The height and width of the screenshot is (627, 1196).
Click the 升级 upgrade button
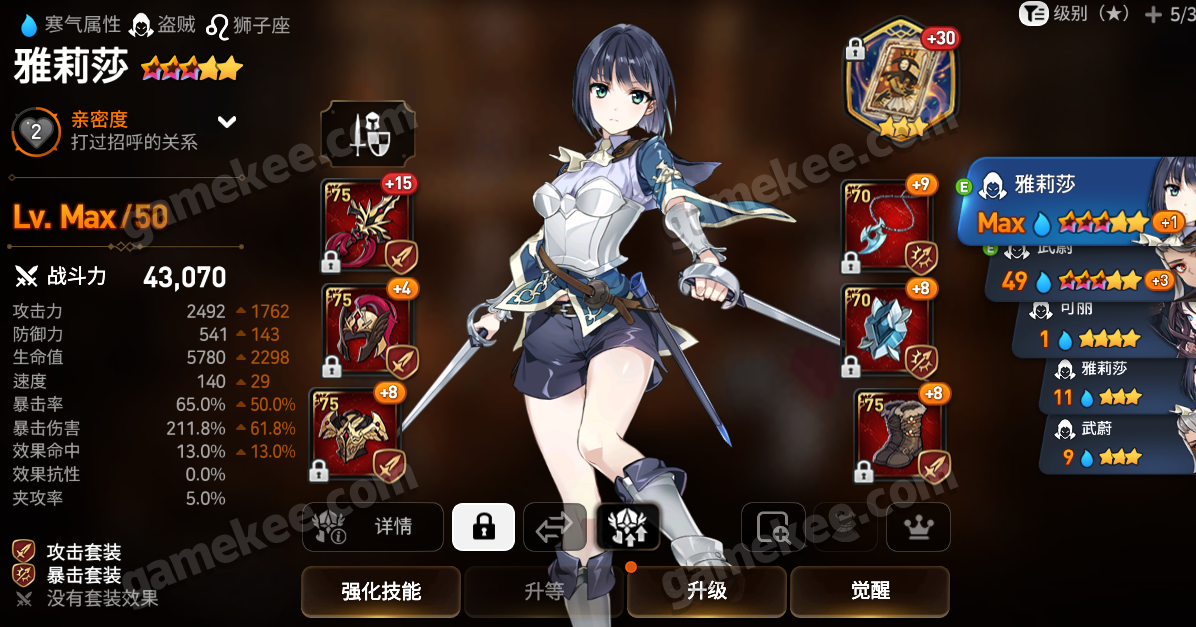[x=707, y=591]
